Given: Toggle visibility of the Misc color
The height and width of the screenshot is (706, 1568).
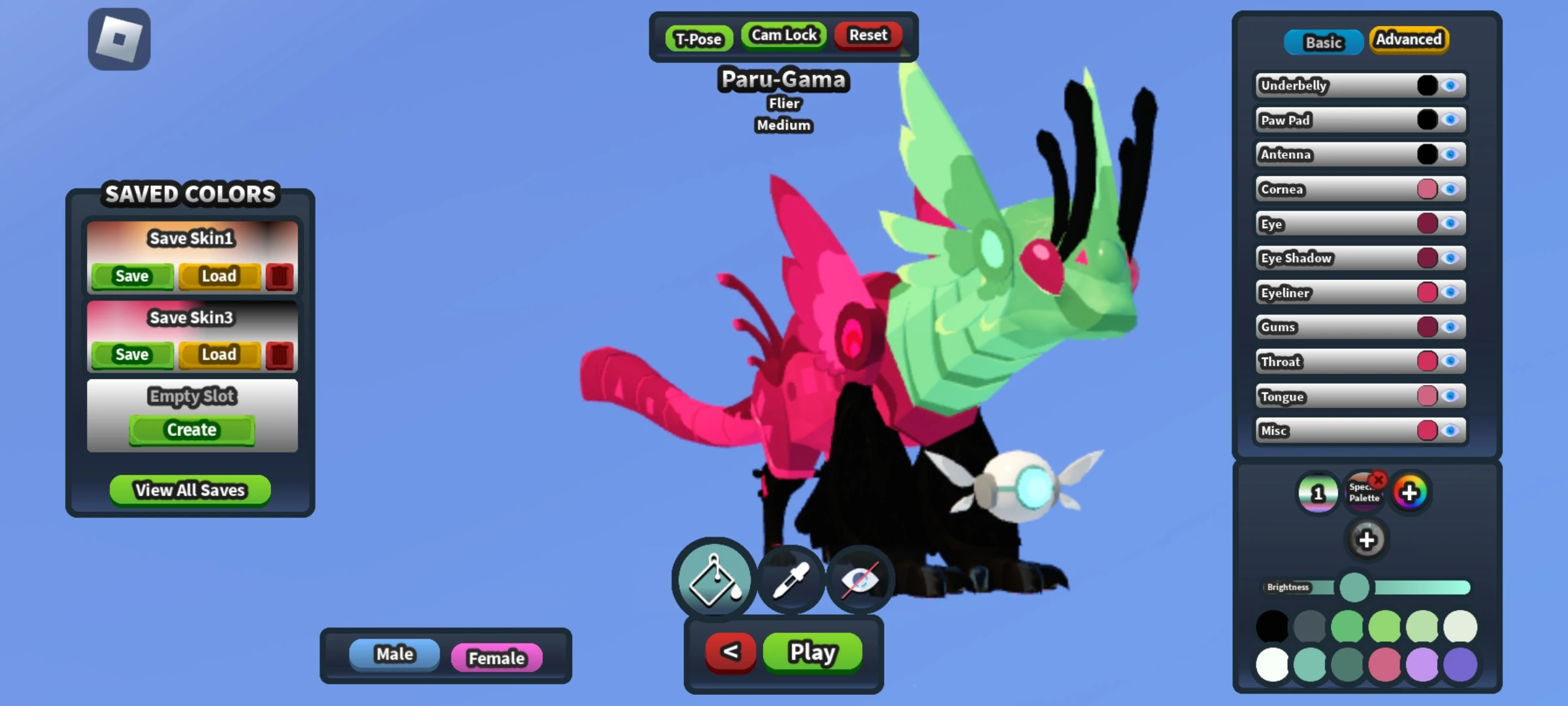Looking at the screenshot, I should (x=1451, y=430).
